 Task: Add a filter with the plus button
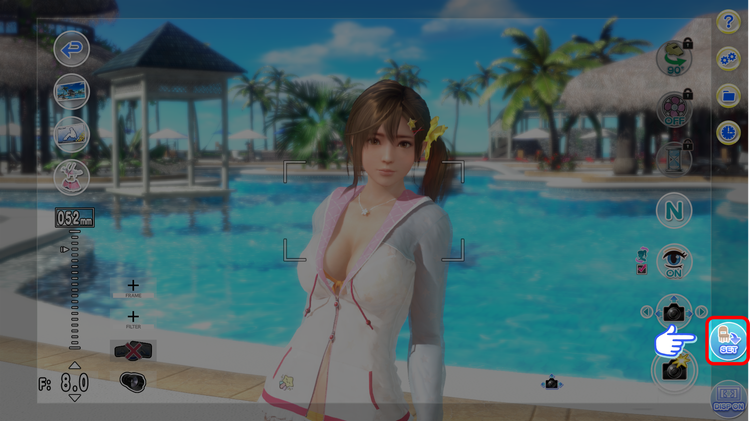(x=133, y=318)
